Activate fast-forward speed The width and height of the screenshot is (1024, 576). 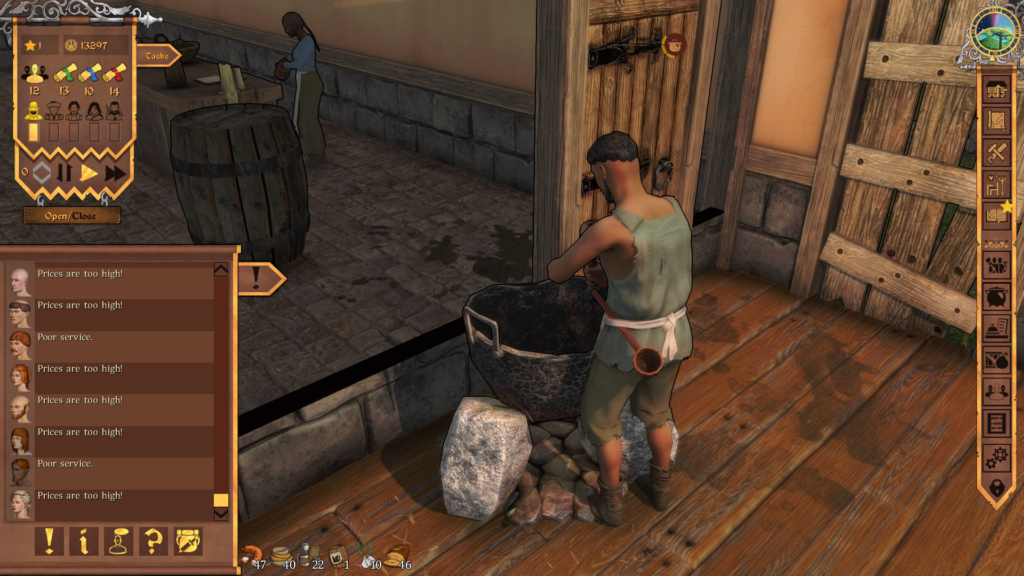click(x=116, y=173)
